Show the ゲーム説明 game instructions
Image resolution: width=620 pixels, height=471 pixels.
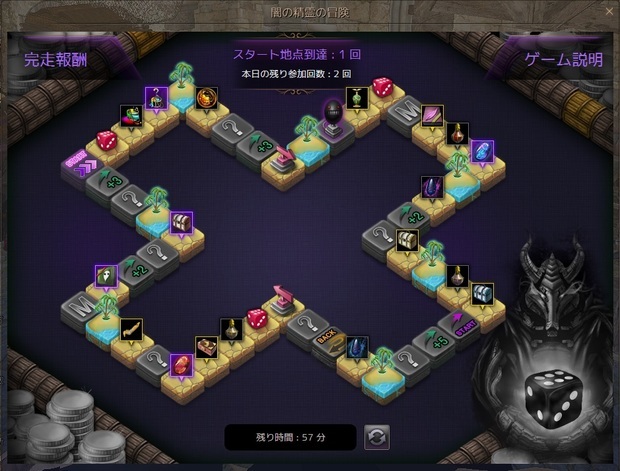pos(564,60)
